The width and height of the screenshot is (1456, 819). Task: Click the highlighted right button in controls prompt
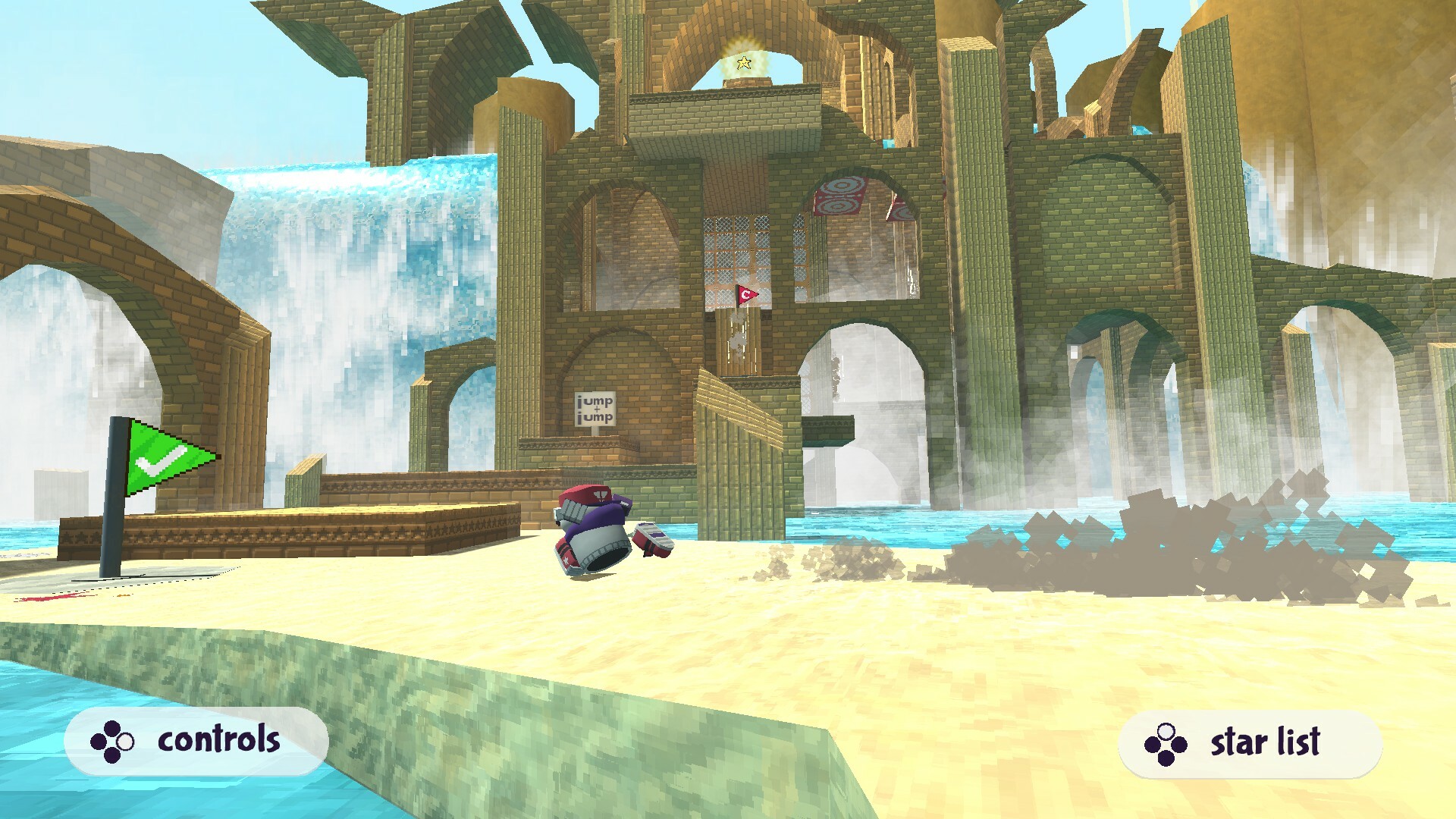click(x=125, y=742)
